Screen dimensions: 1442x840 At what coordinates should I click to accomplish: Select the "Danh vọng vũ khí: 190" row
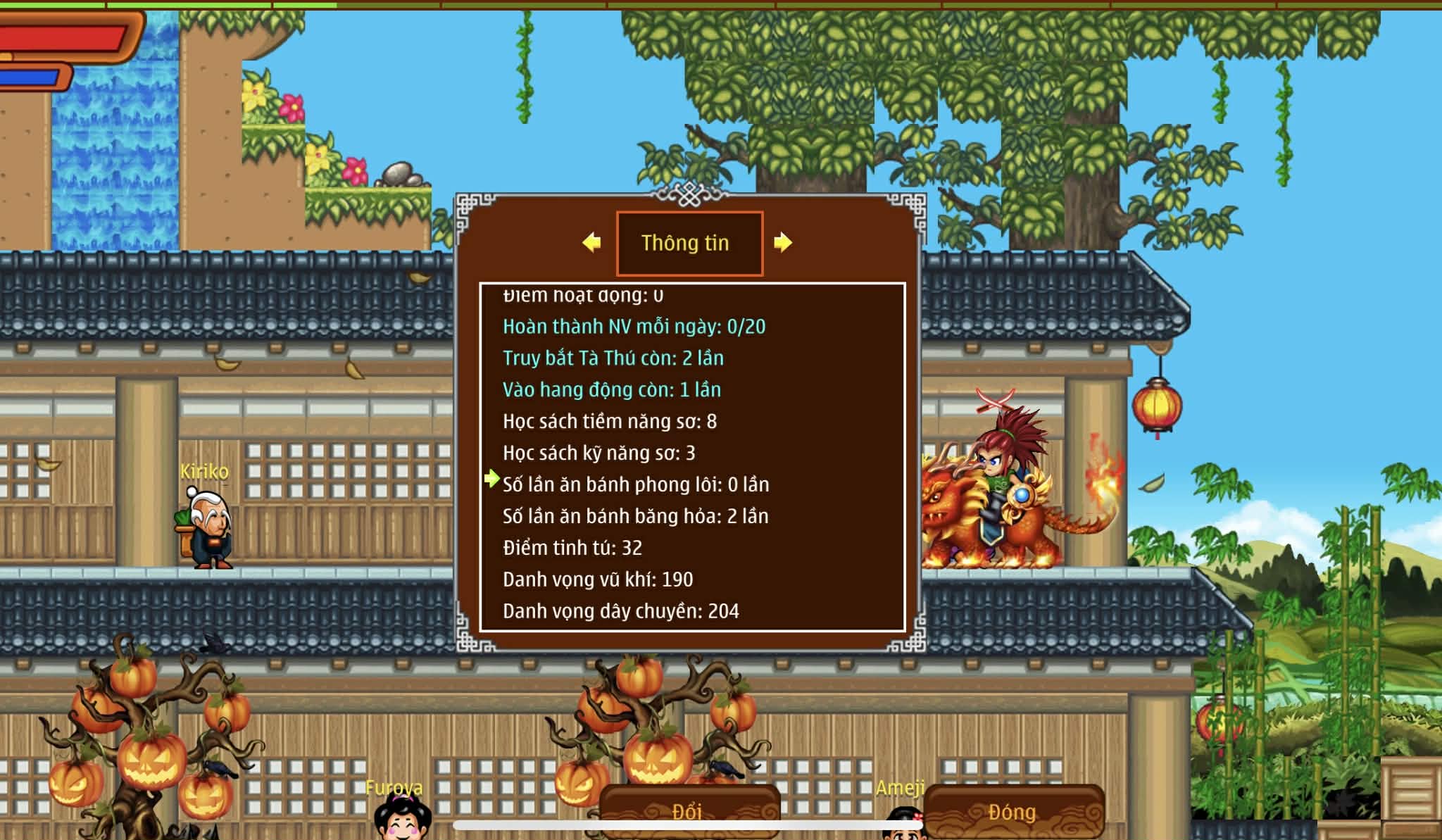click(x=597, y=580)
